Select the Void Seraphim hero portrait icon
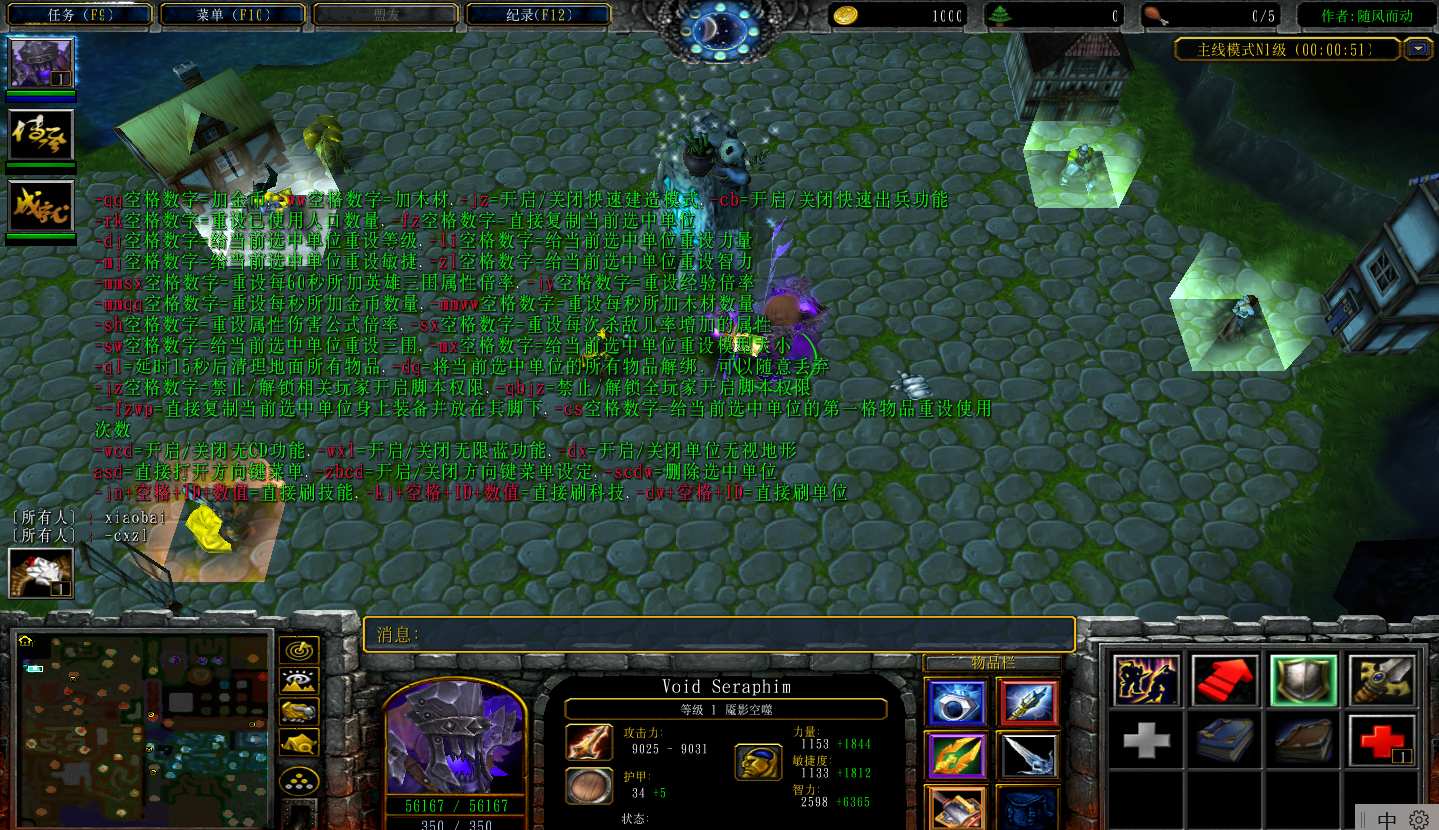The height and width of the screenshot is (830, 1439). [41, 63]
